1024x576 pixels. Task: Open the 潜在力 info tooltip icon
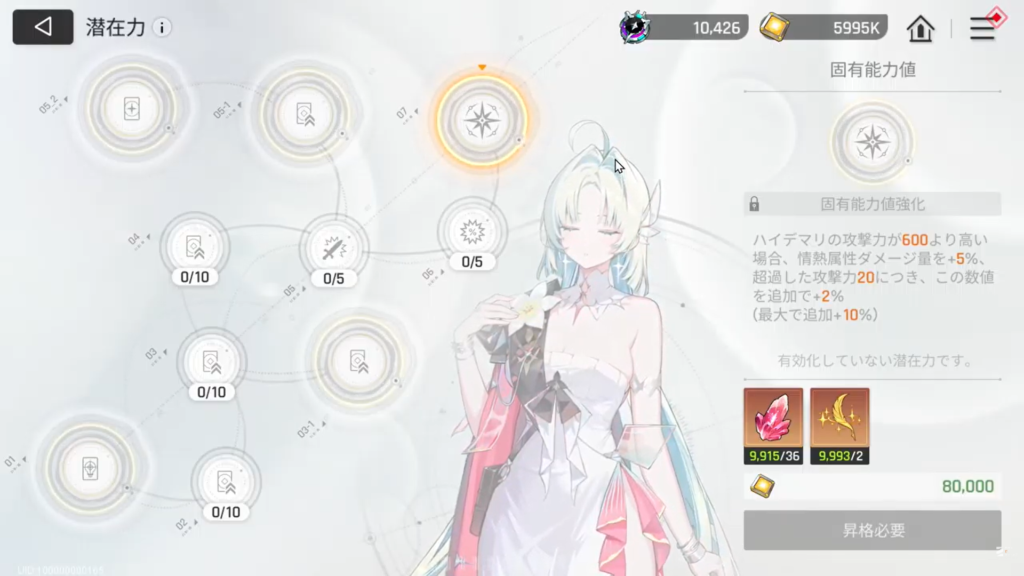(162, 28)
